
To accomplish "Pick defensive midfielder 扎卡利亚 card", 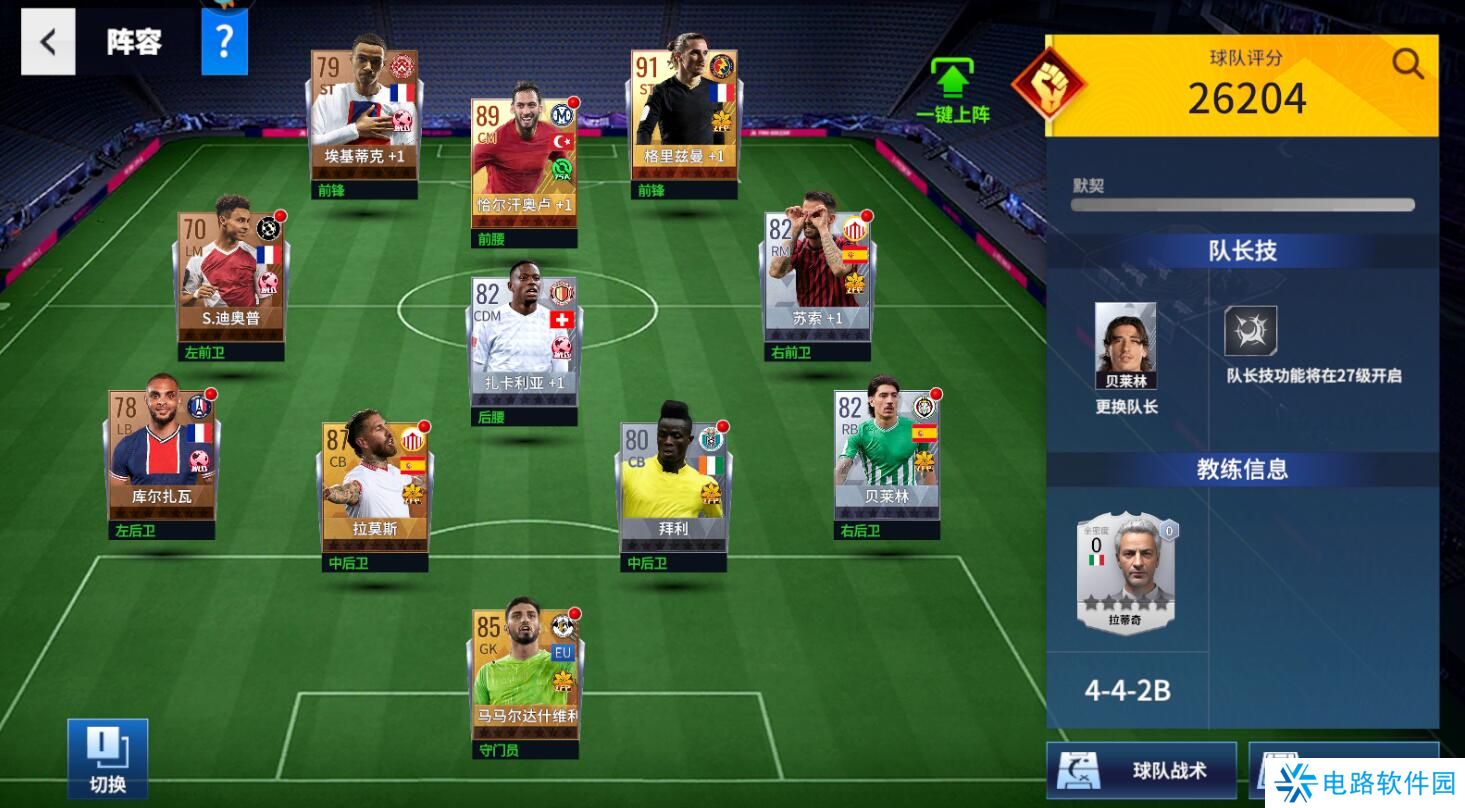I will click(x=524, y=340).
